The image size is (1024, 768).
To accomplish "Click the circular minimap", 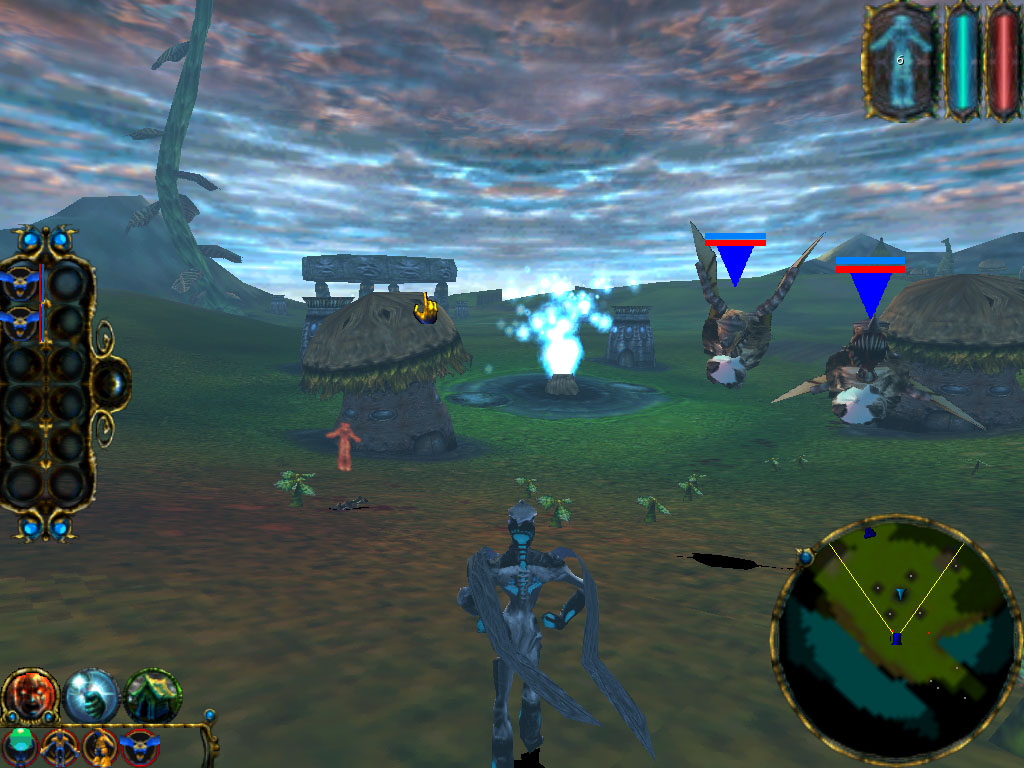I will point(896,642).
